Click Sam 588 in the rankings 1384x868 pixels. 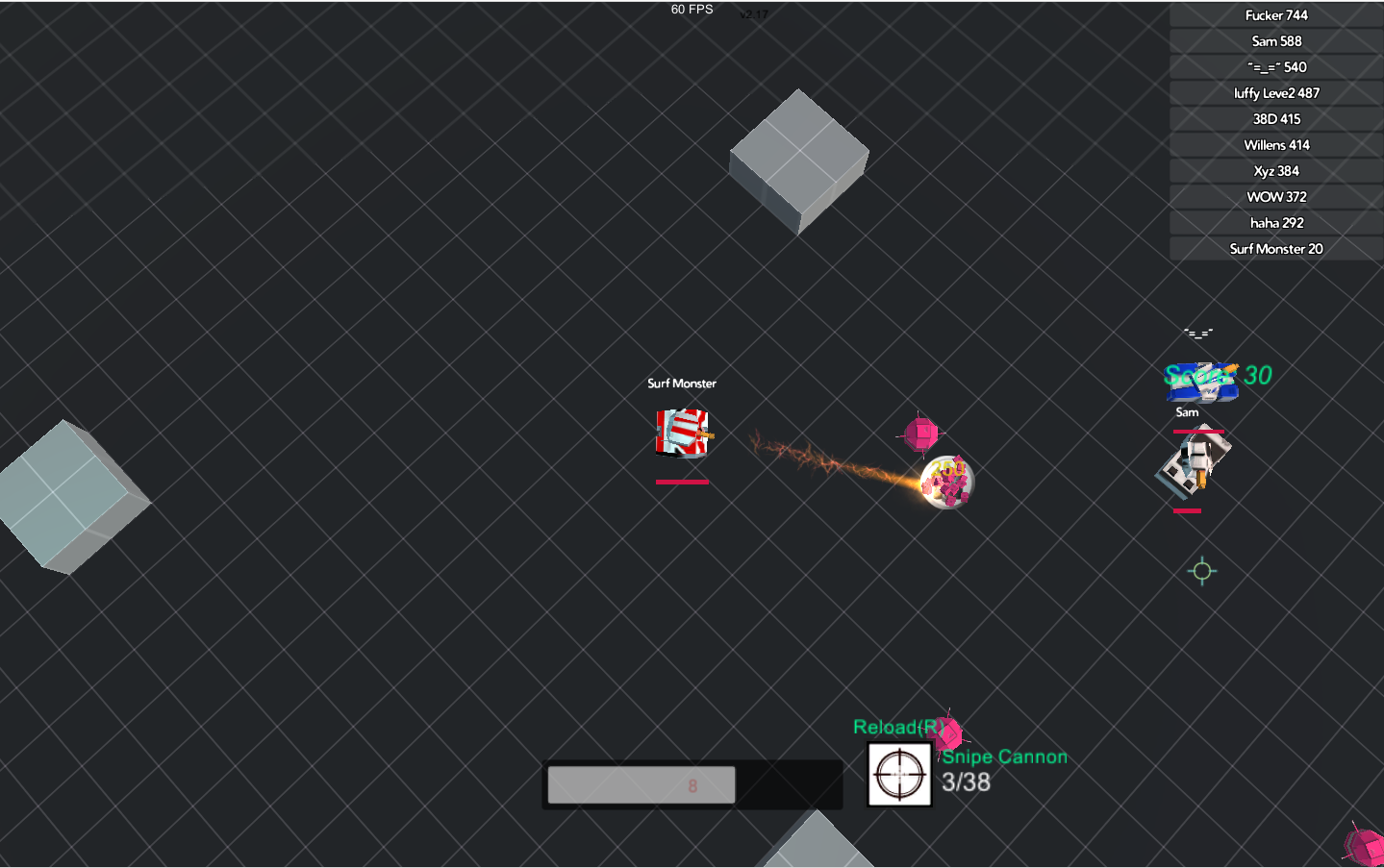point(1276,40)
